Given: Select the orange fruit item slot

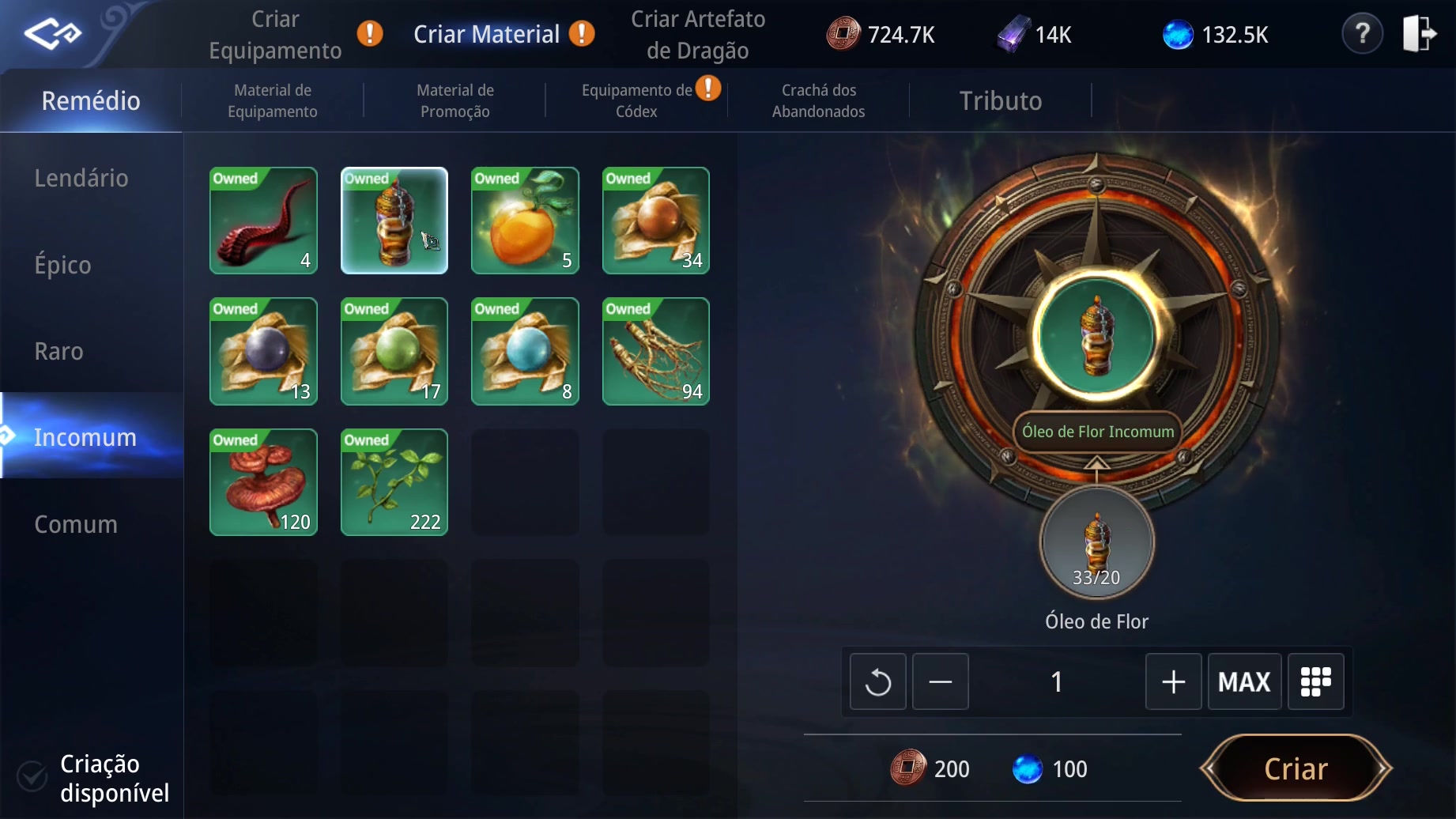Looking at the screenshot, I should point(525,221).
